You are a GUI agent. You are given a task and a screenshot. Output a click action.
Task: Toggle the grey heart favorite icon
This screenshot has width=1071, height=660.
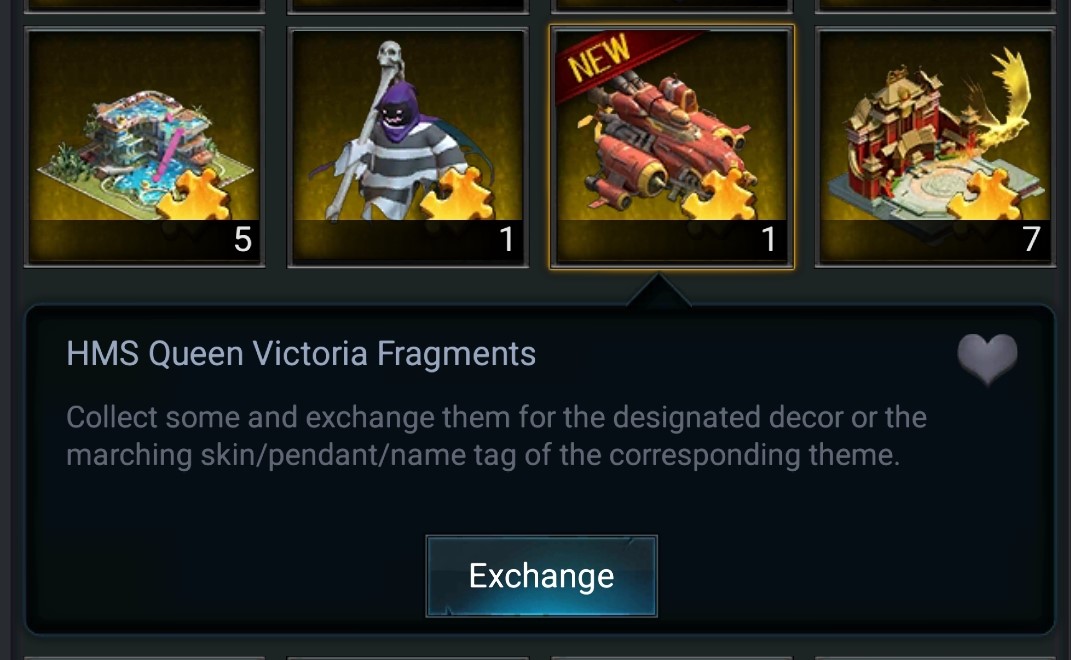987,358
